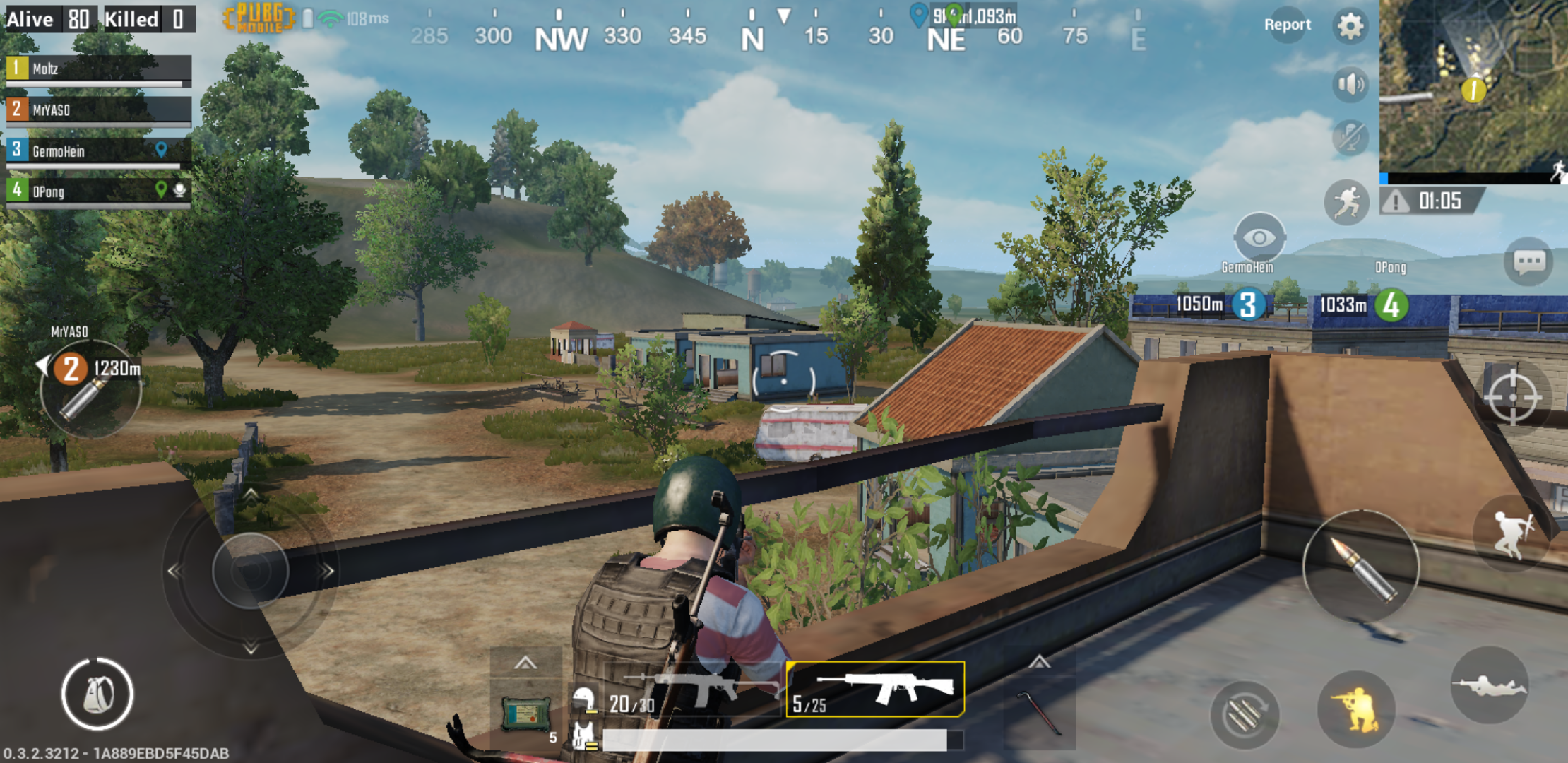The height and width of the screenshot is (763, 1568).
Task: Activate the free-look eye button
Action: [x=1259, y=238]
